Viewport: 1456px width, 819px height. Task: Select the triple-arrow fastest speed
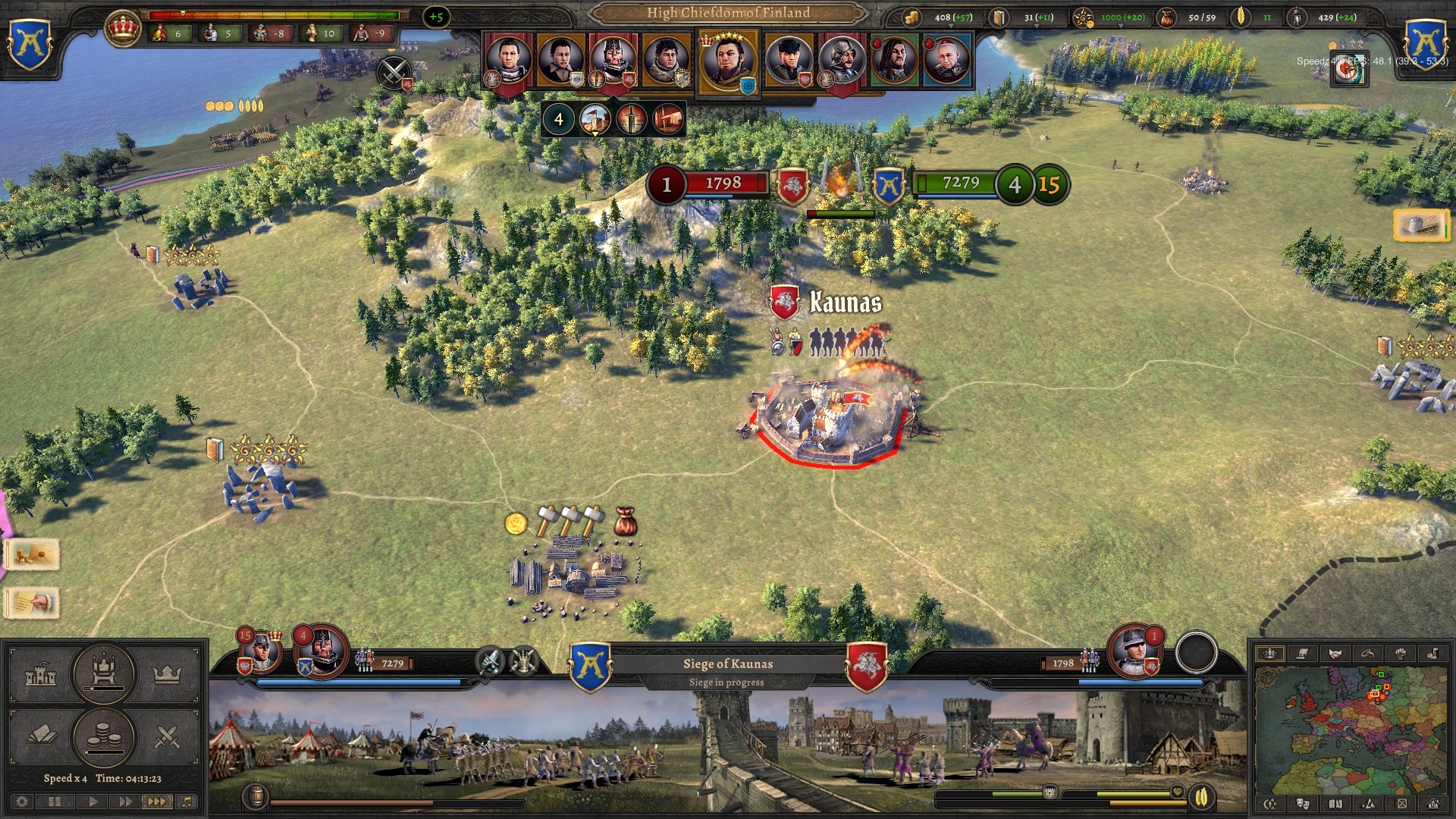pos(156,802)
